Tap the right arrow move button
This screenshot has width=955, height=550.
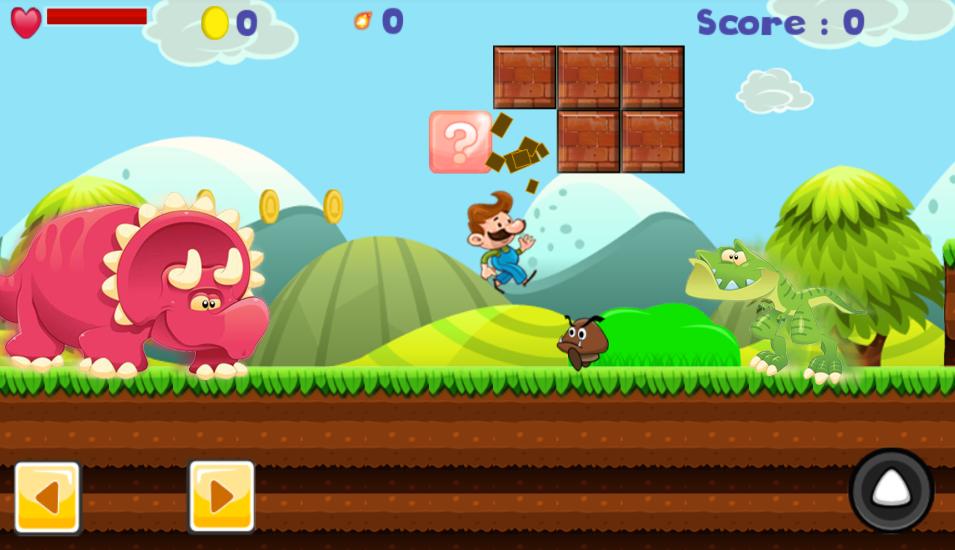click(x=222, y=496)
